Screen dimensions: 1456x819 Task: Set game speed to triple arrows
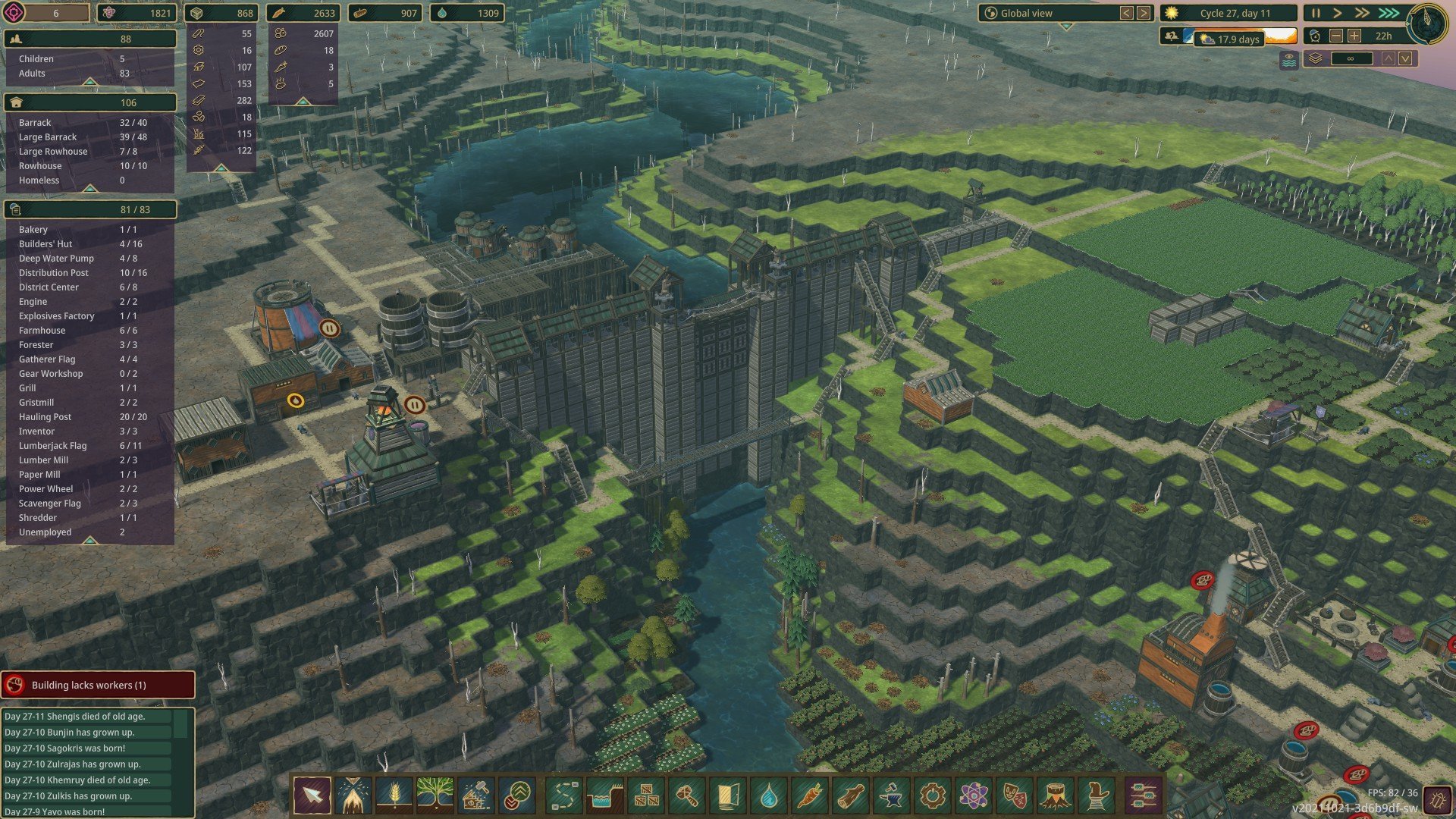click(1389, 13)
